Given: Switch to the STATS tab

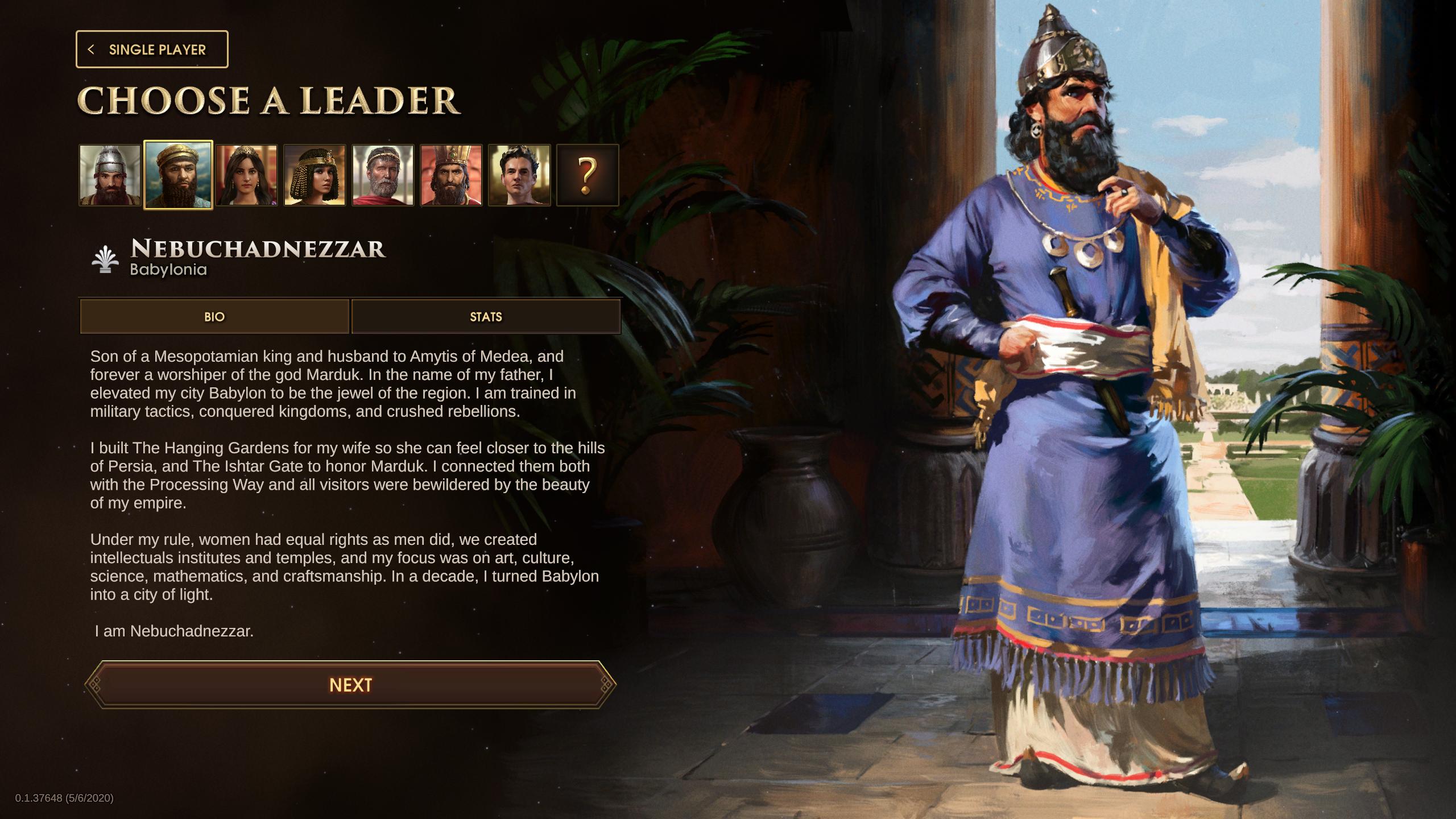Looking at the screenshot, I should (486, 317).
